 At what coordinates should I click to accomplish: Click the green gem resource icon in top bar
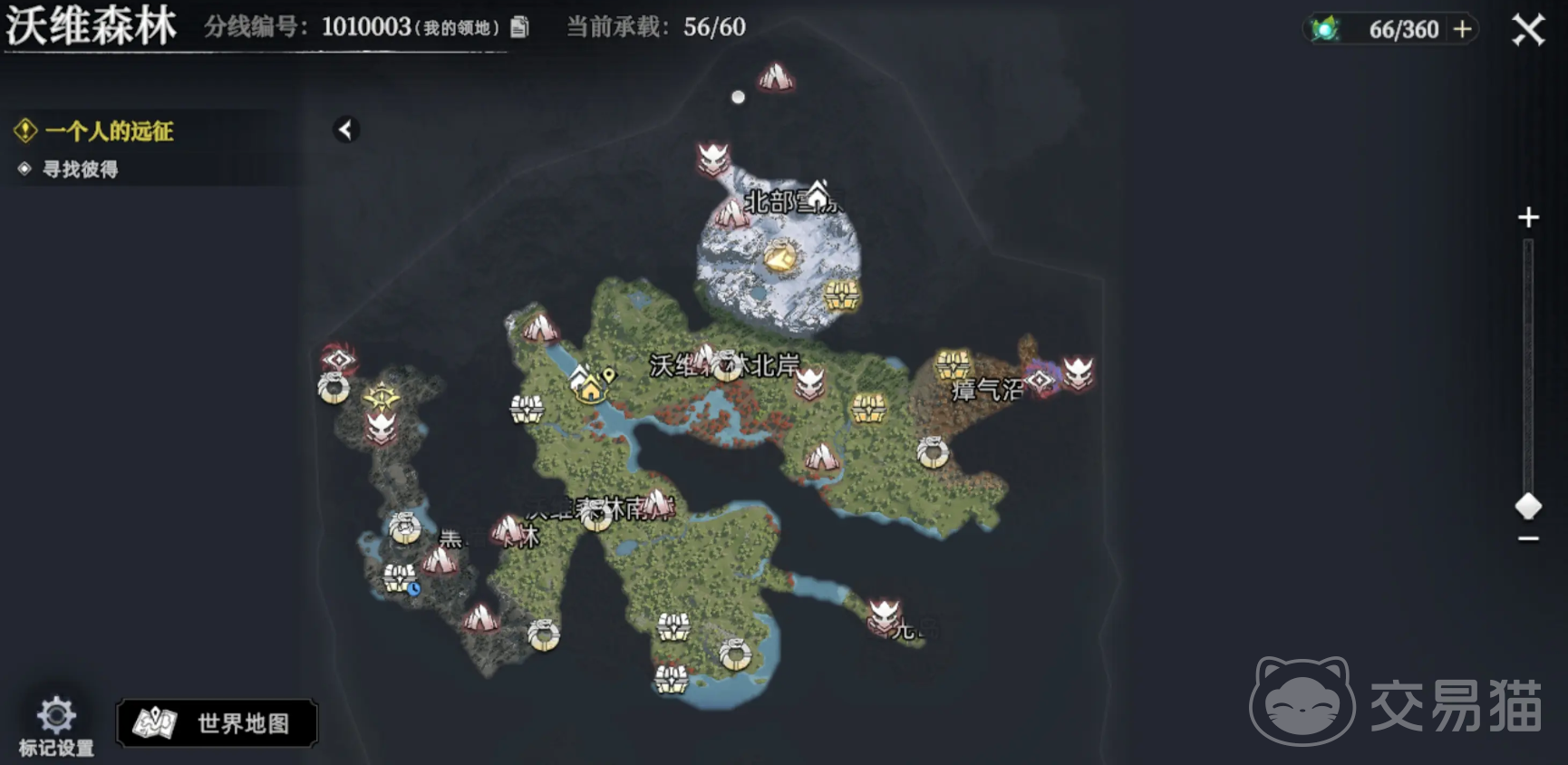[1326, 27]
